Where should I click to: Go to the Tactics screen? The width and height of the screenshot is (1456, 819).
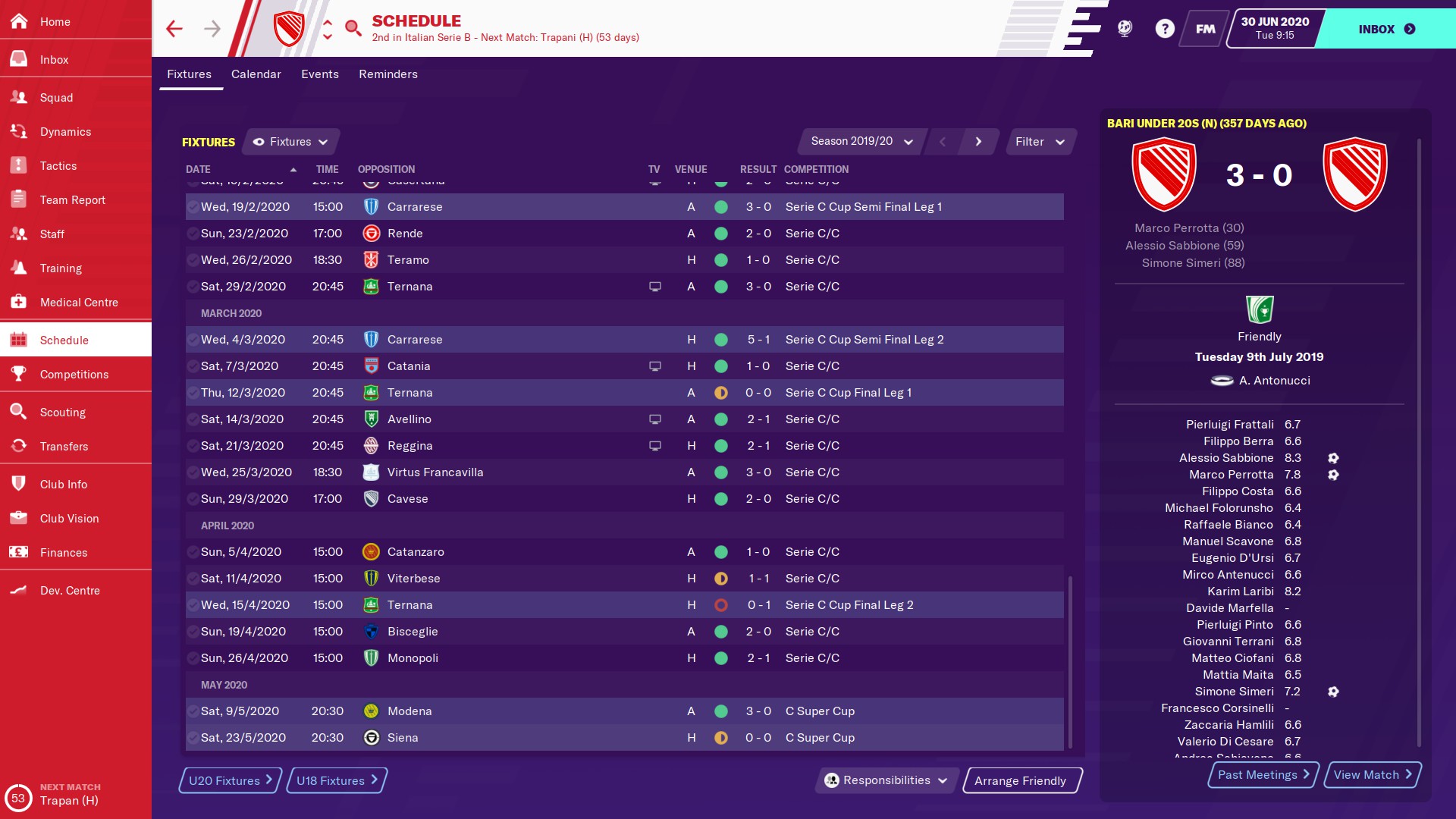[x=58, y=166]
